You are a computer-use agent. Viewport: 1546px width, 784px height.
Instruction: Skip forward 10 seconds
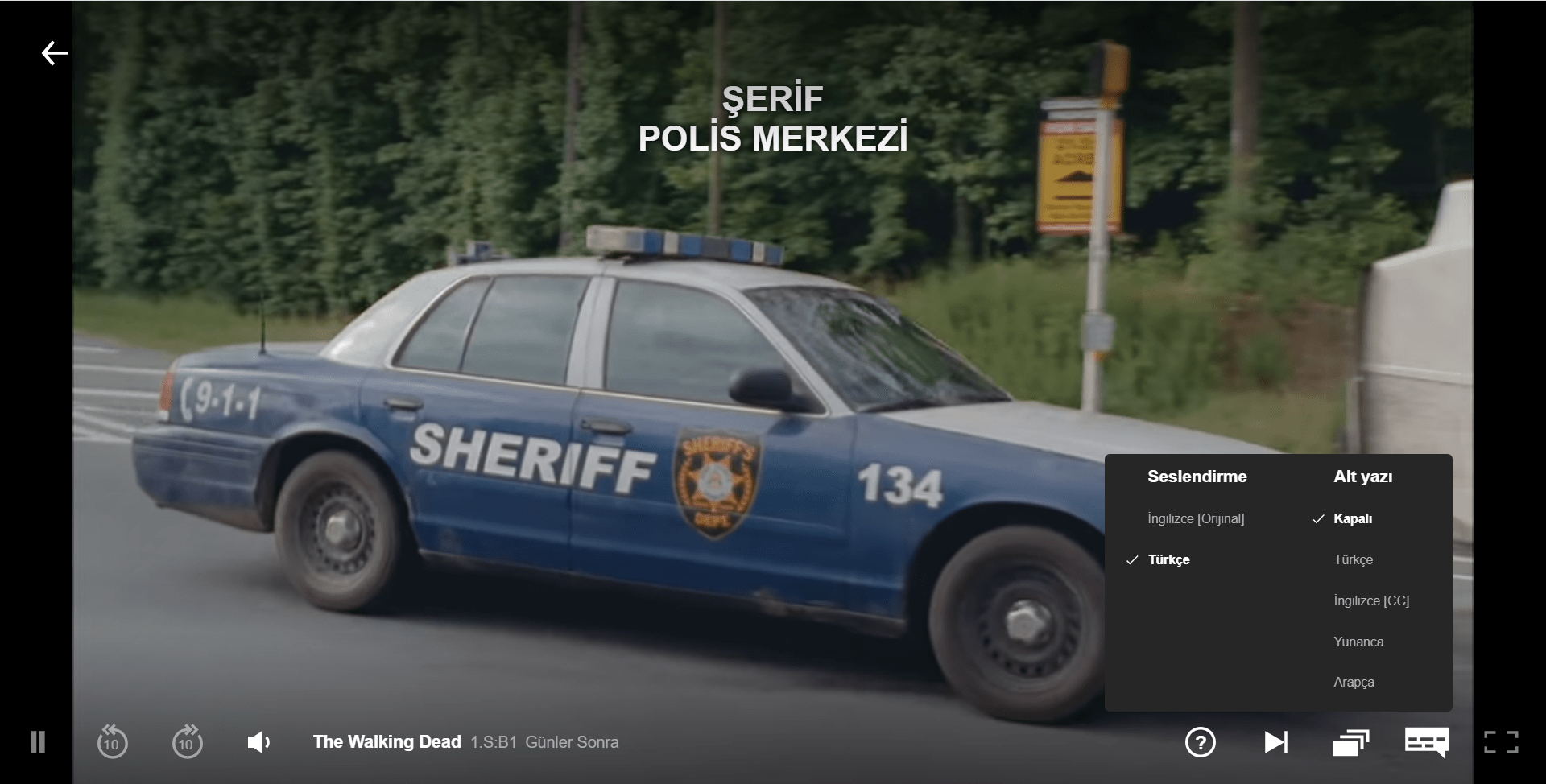(187, 742)
